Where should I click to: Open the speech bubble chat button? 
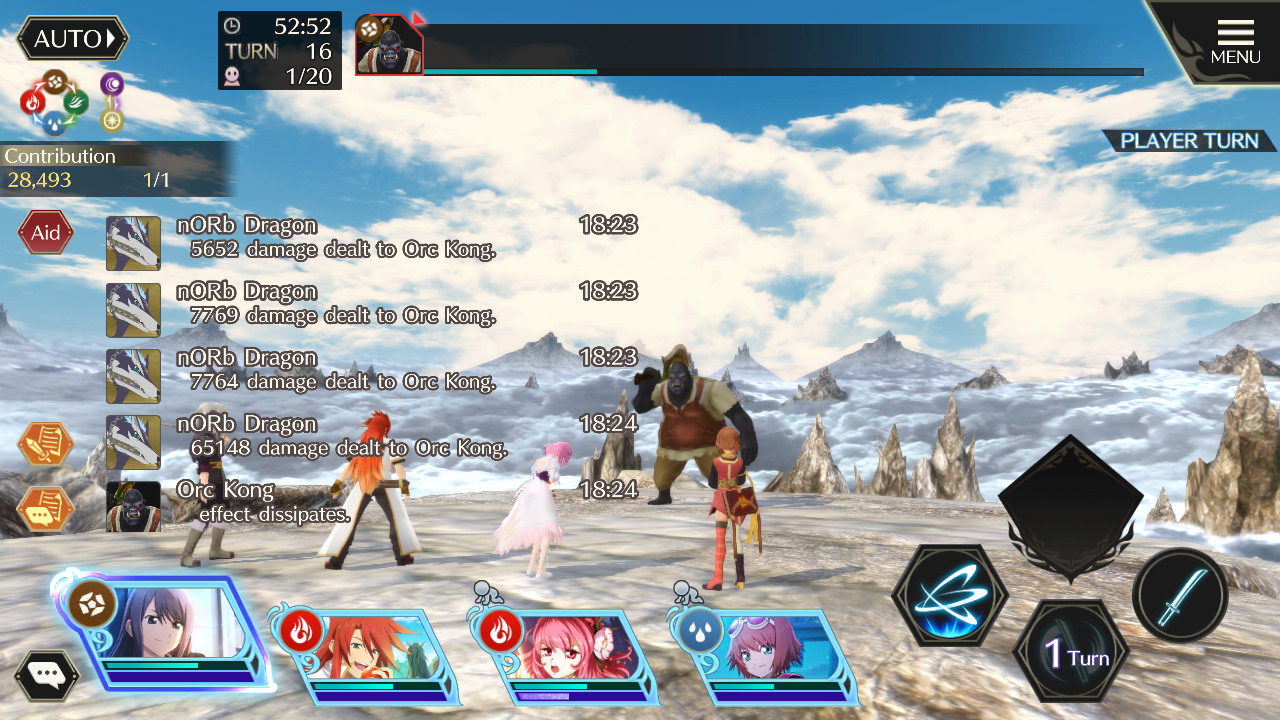click(x=46, y=675)
